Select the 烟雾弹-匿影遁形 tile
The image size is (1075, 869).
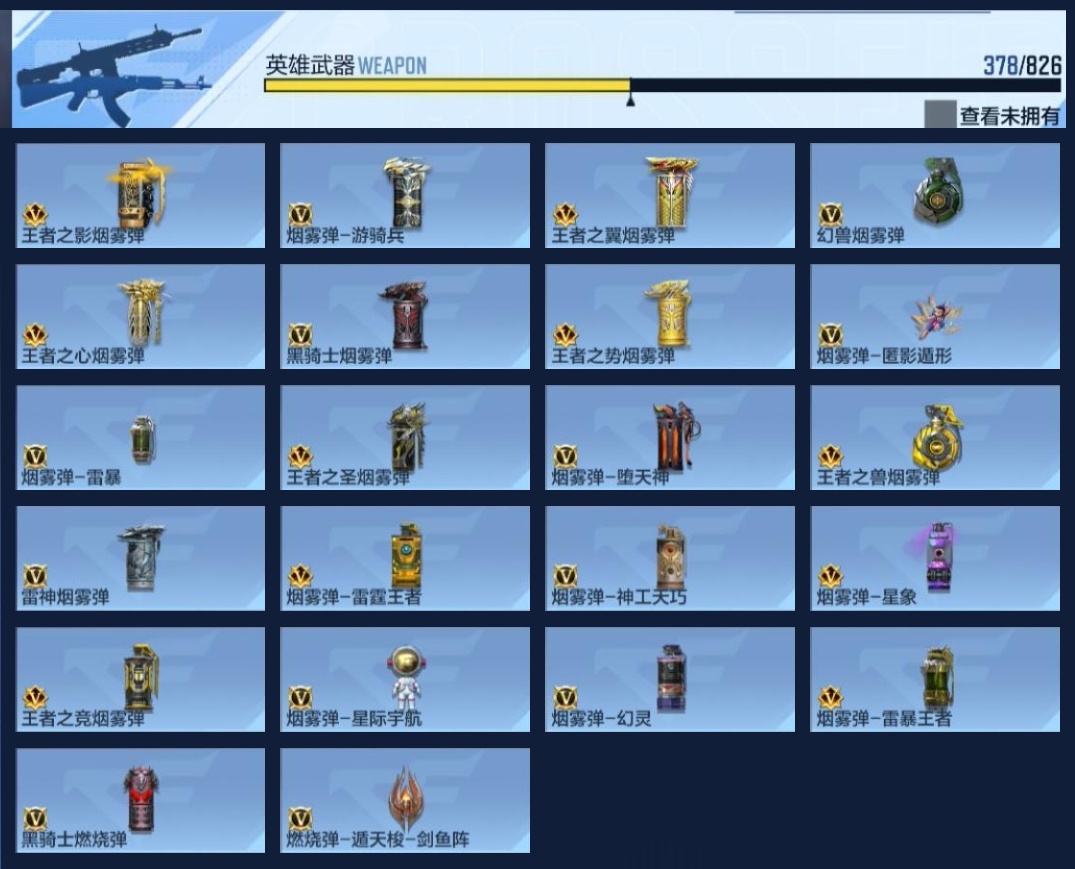coord(935,316)
